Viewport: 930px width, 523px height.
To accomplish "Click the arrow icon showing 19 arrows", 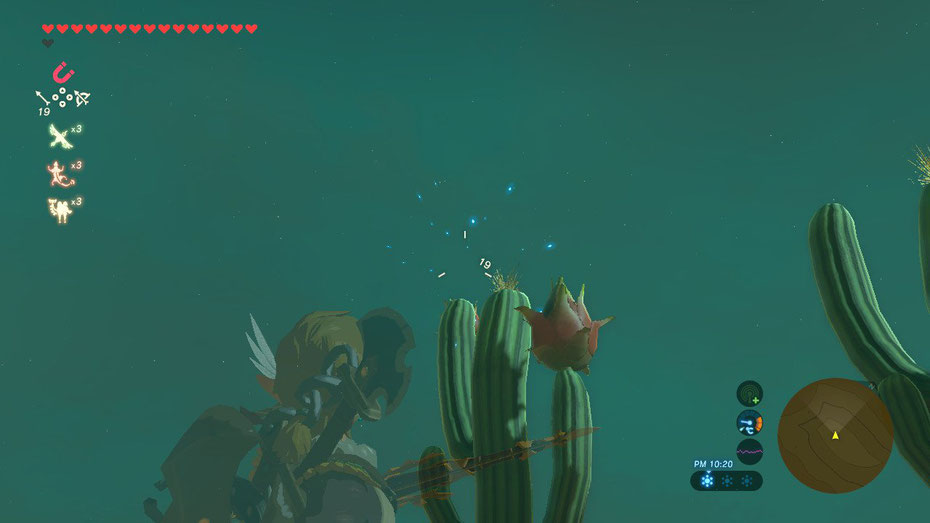I will [45, 99].
